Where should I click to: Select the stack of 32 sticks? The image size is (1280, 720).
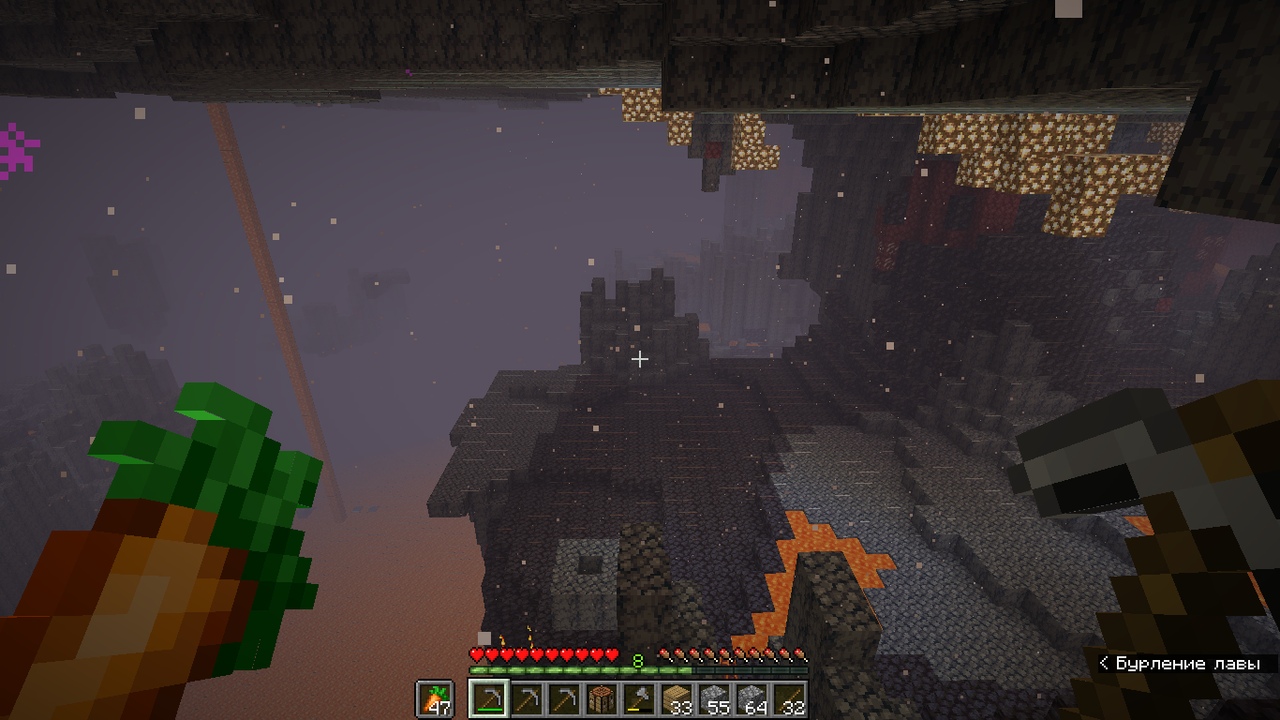coord(790,699)
